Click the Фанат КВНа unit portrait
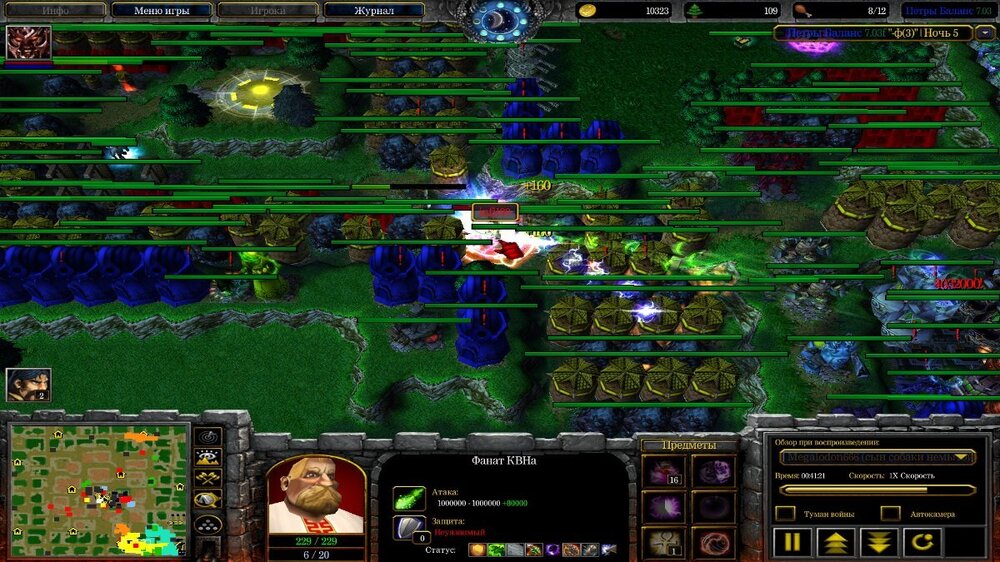The width and height of the screenshot is (1000, 562). 315,494
